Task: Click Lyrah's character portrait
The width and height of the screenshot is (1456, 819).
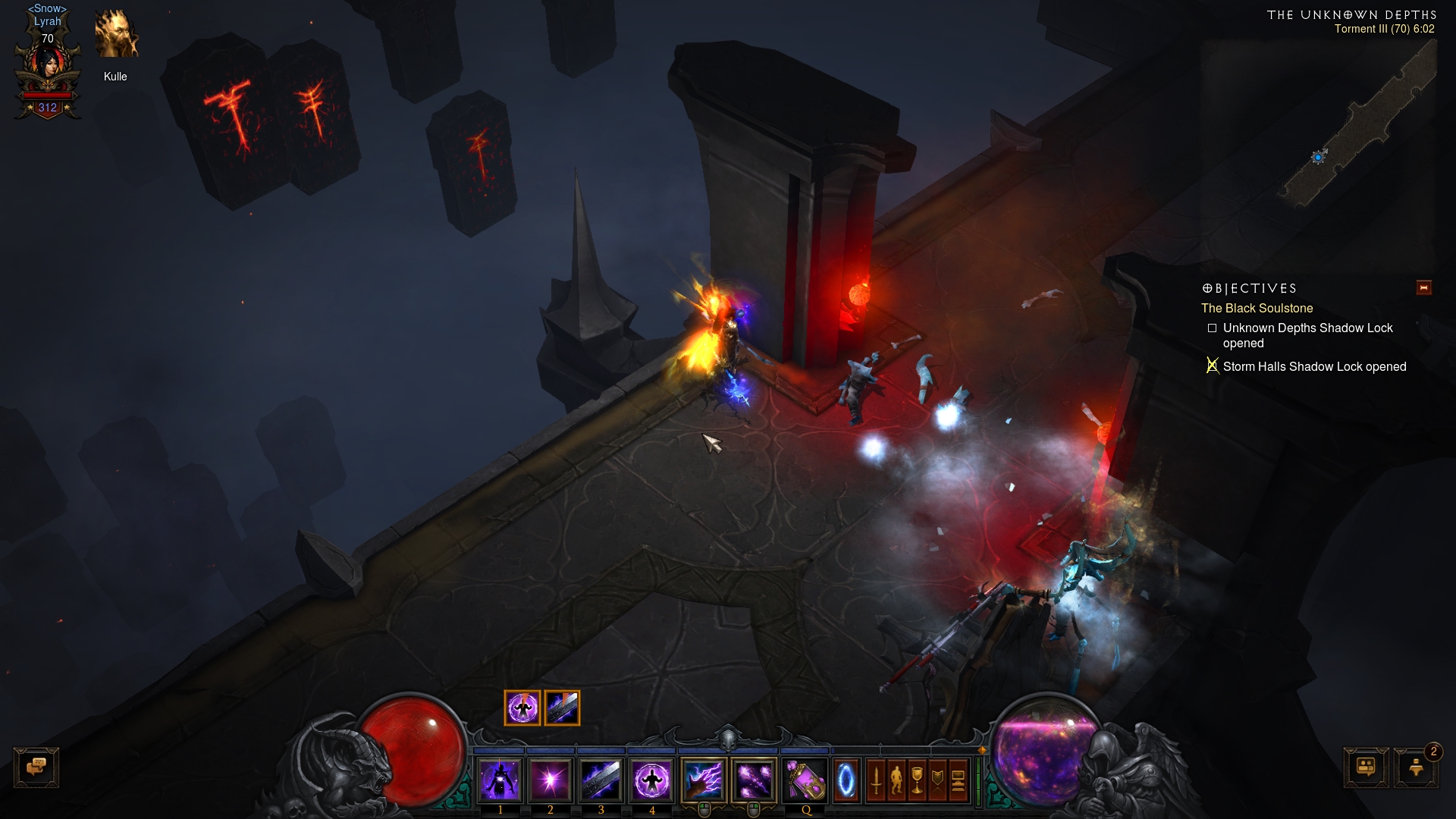Action: [48, 68]
